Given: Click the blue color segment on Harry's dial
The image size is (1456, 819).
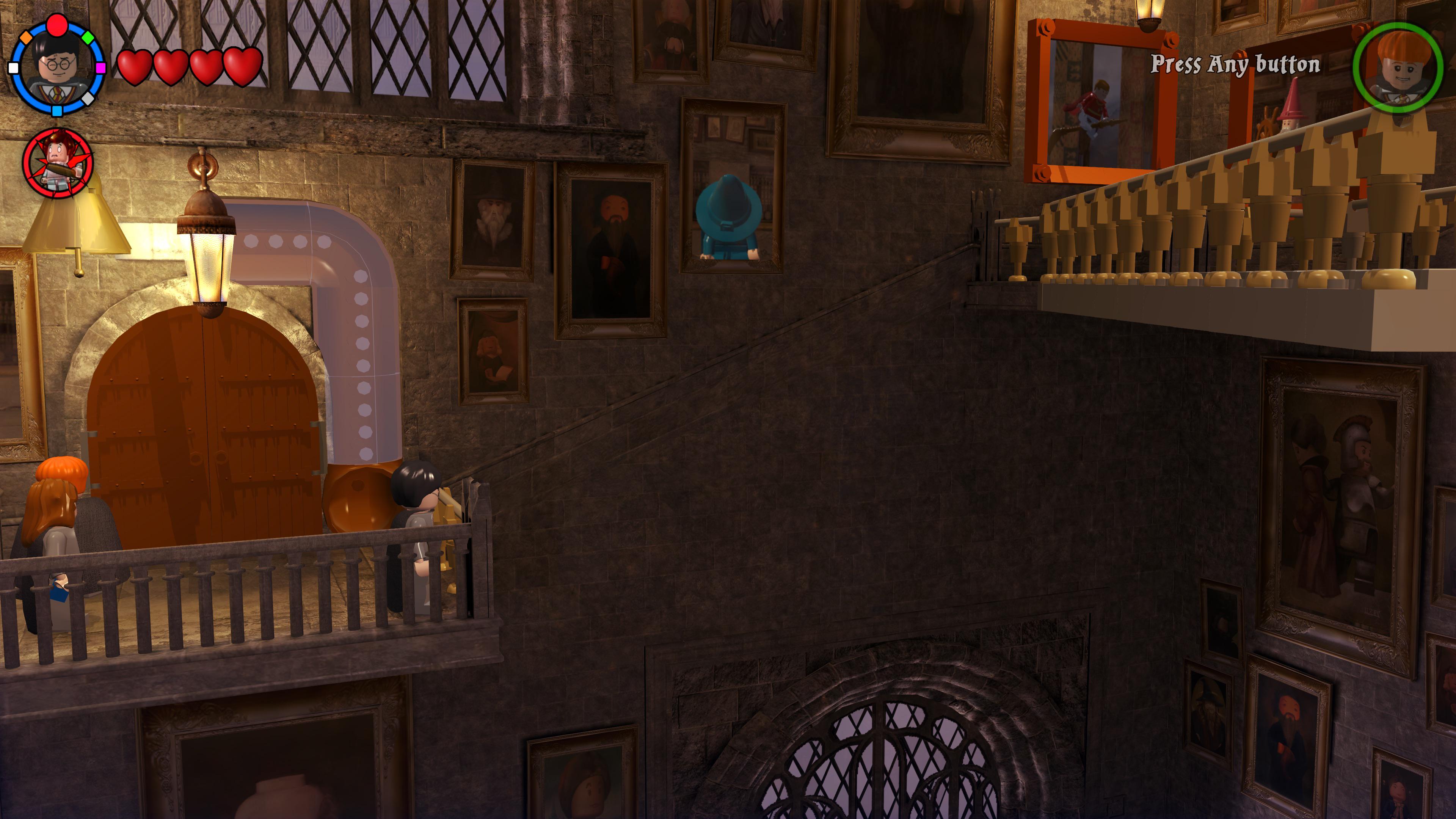Looking at the screenshot, I should [56, 111].
